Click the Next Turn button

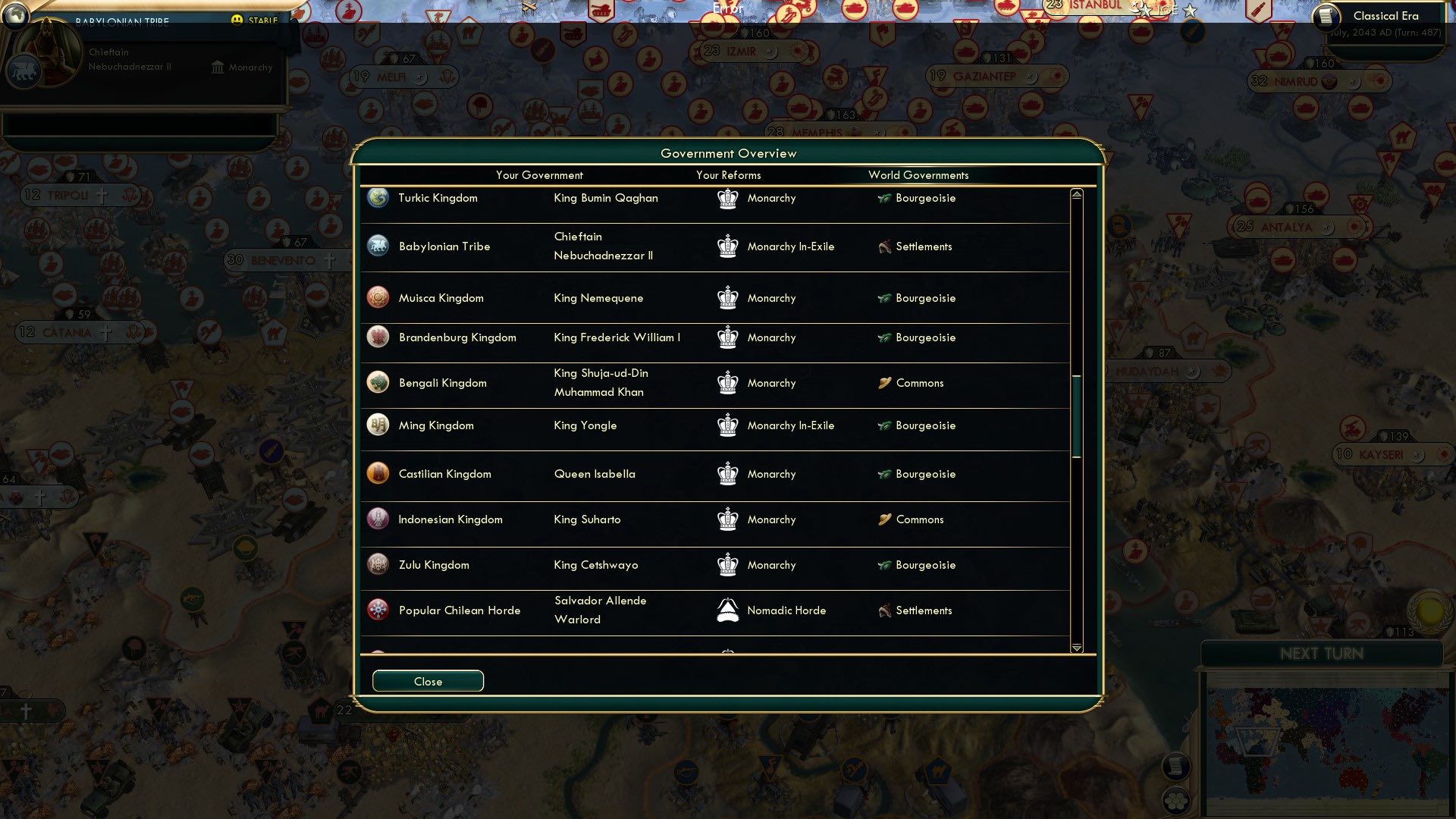point(1320,654)
